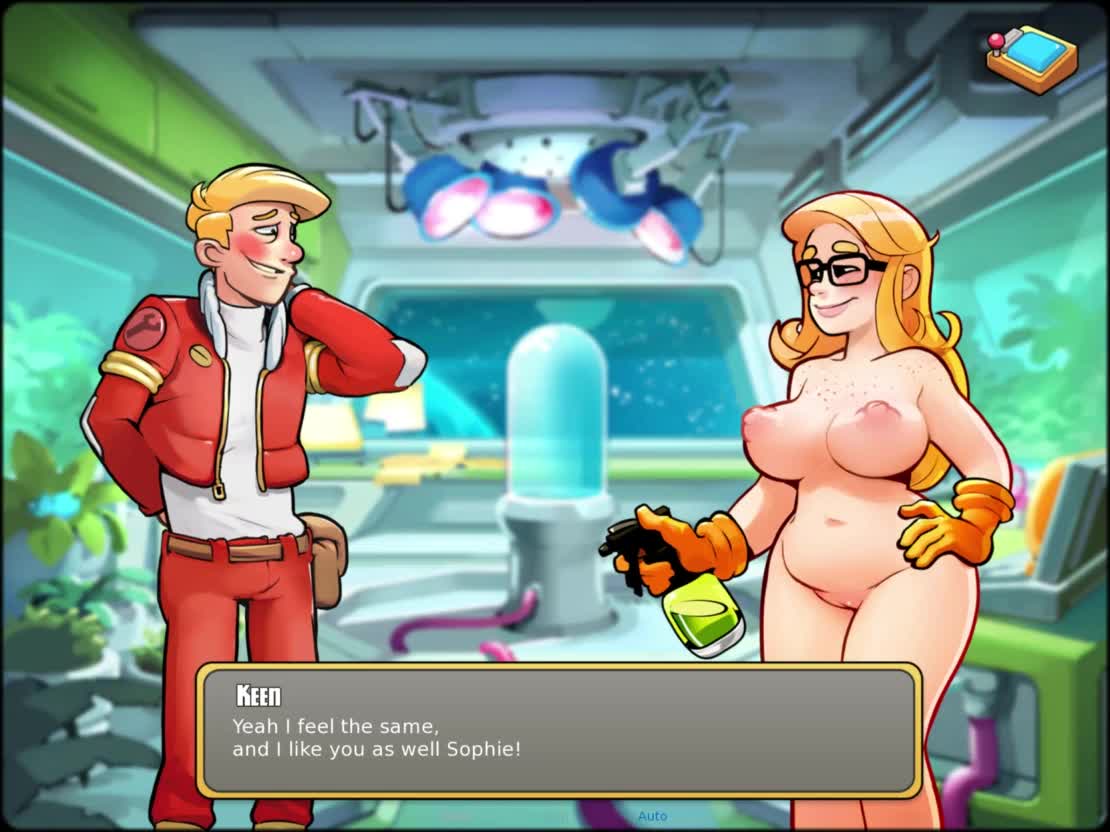Toggle the Auto advance option
The image size is (1110, 832).
(652, 816)
